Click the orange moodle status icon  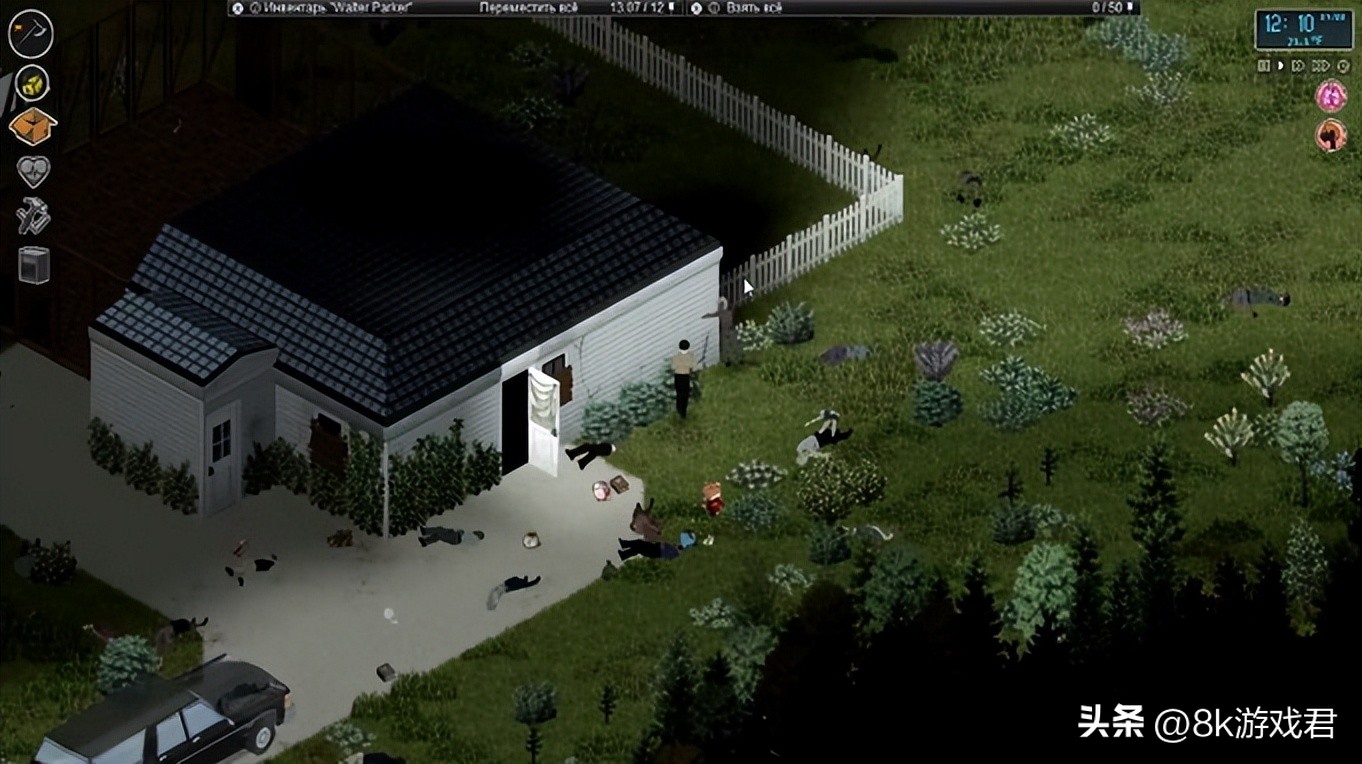[x=1331, y=135]
